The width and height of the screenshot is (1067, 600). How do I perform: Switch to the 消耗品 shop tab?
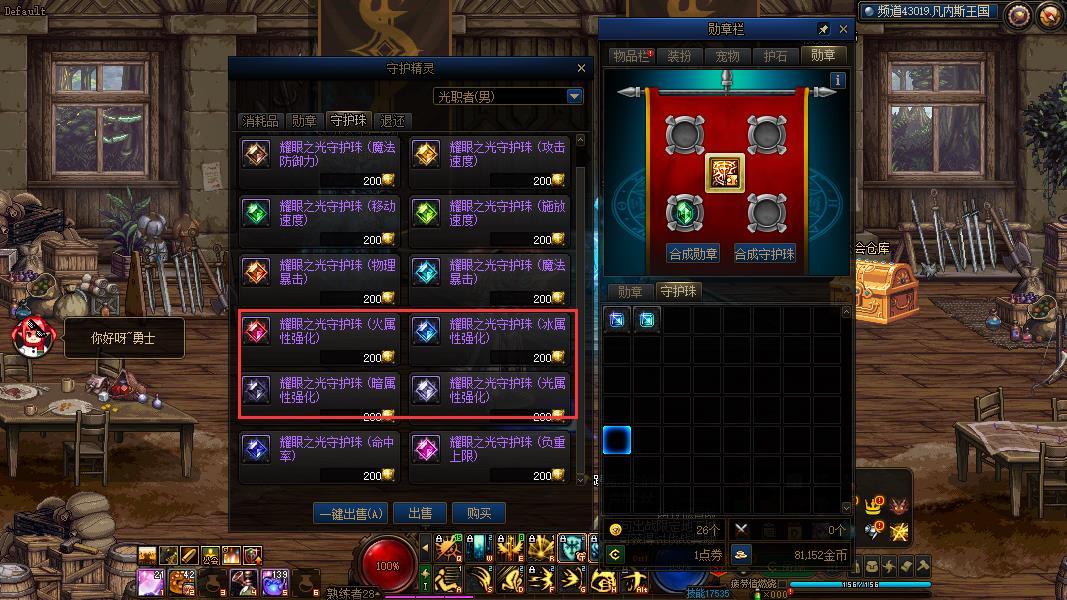[x=259, y=121]
